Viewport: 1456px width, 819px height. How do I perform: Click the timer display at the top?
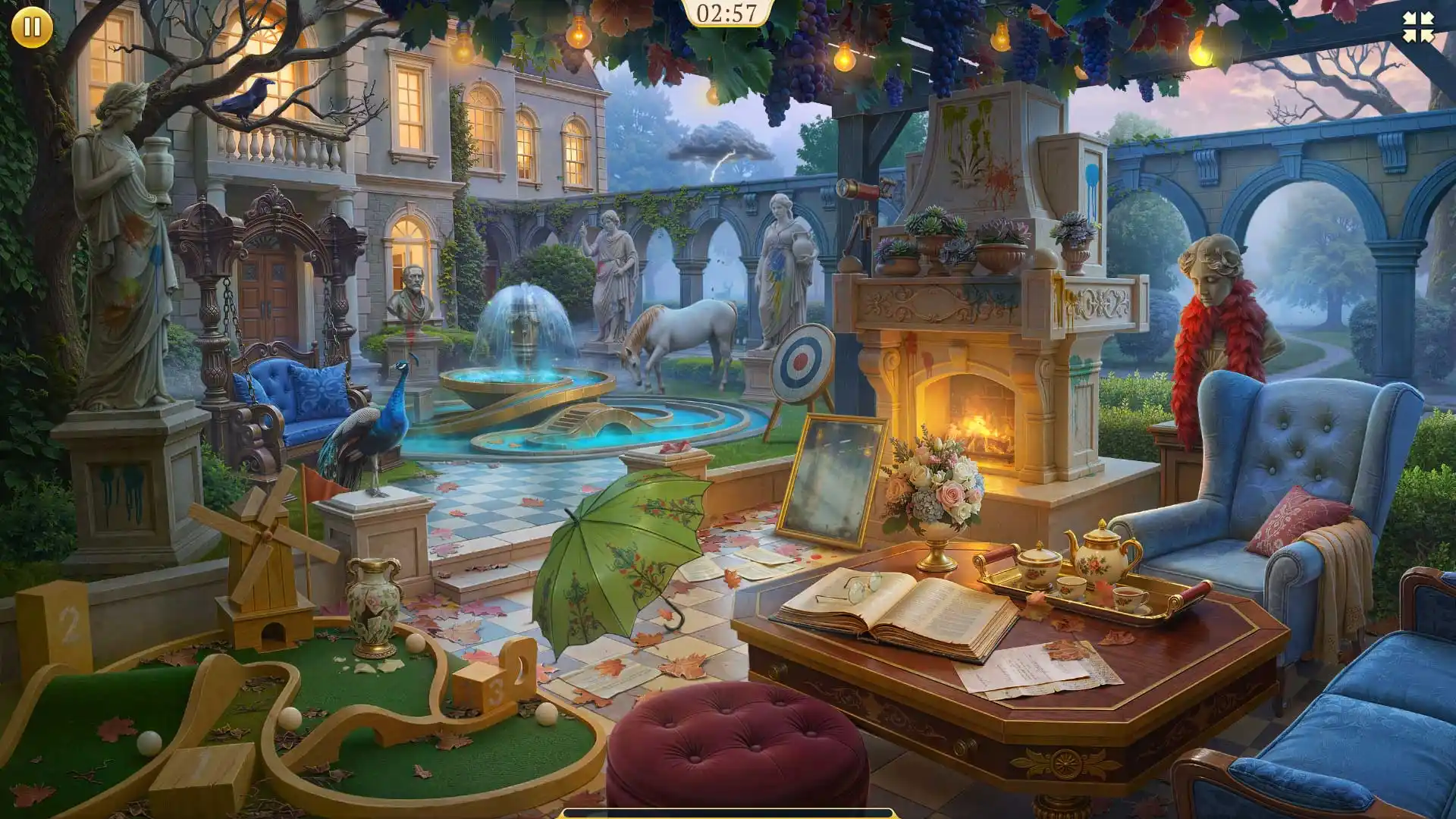(726, 11)
